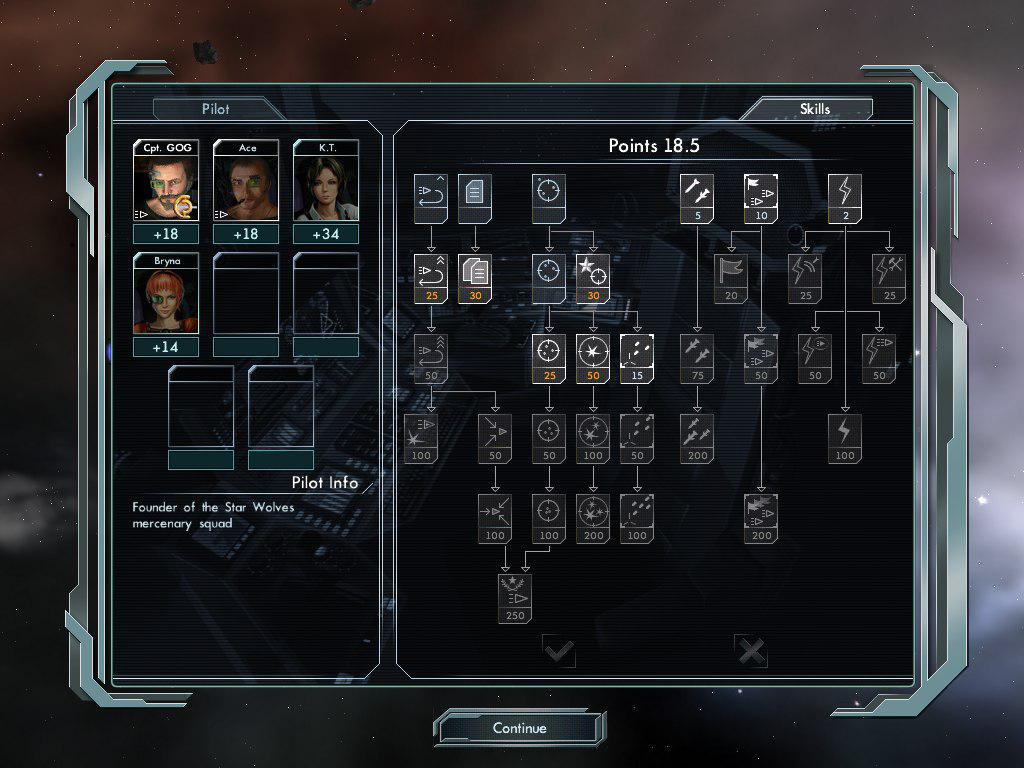Select the lightning bolt skill costing 2

click(x=845, y=197)
